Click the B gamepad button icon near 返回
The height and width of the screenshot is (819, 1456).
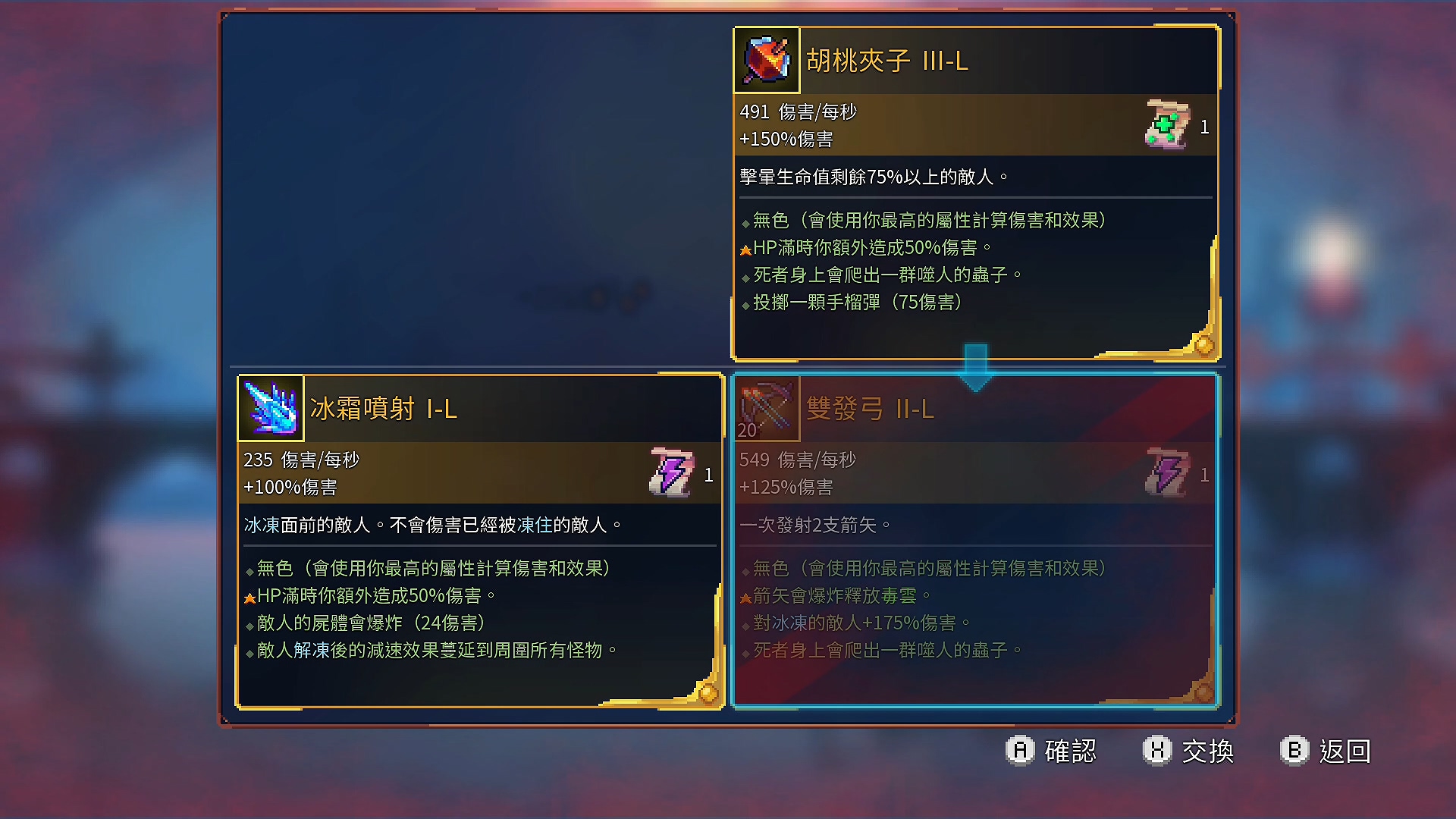1294,751
